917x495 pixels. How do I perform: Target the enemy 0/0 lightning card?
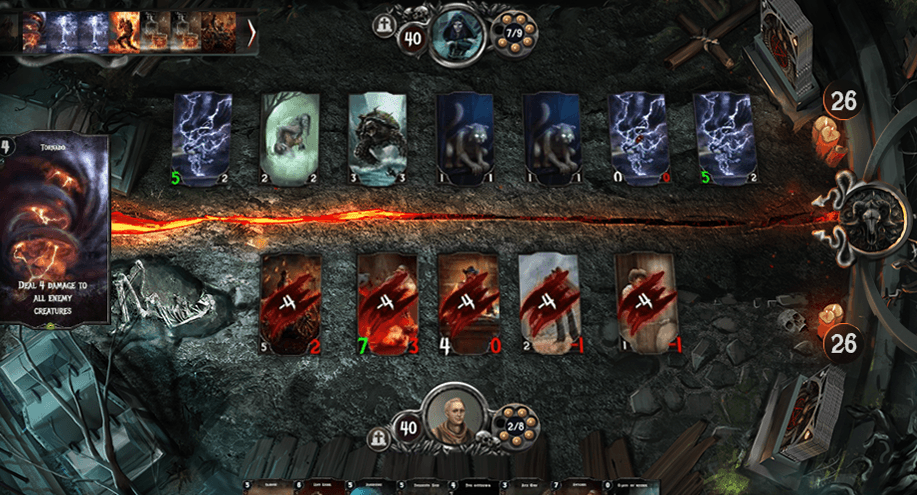[x=638, y=140]
